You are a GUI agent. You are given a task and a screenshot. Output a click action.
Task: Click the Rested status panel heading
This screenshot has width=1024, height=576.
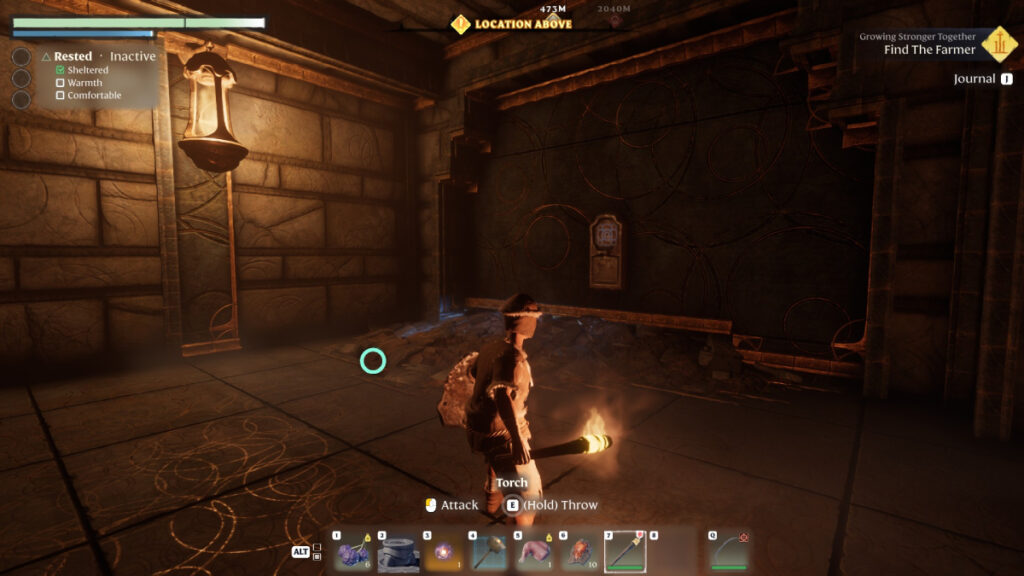click(72, 57)
